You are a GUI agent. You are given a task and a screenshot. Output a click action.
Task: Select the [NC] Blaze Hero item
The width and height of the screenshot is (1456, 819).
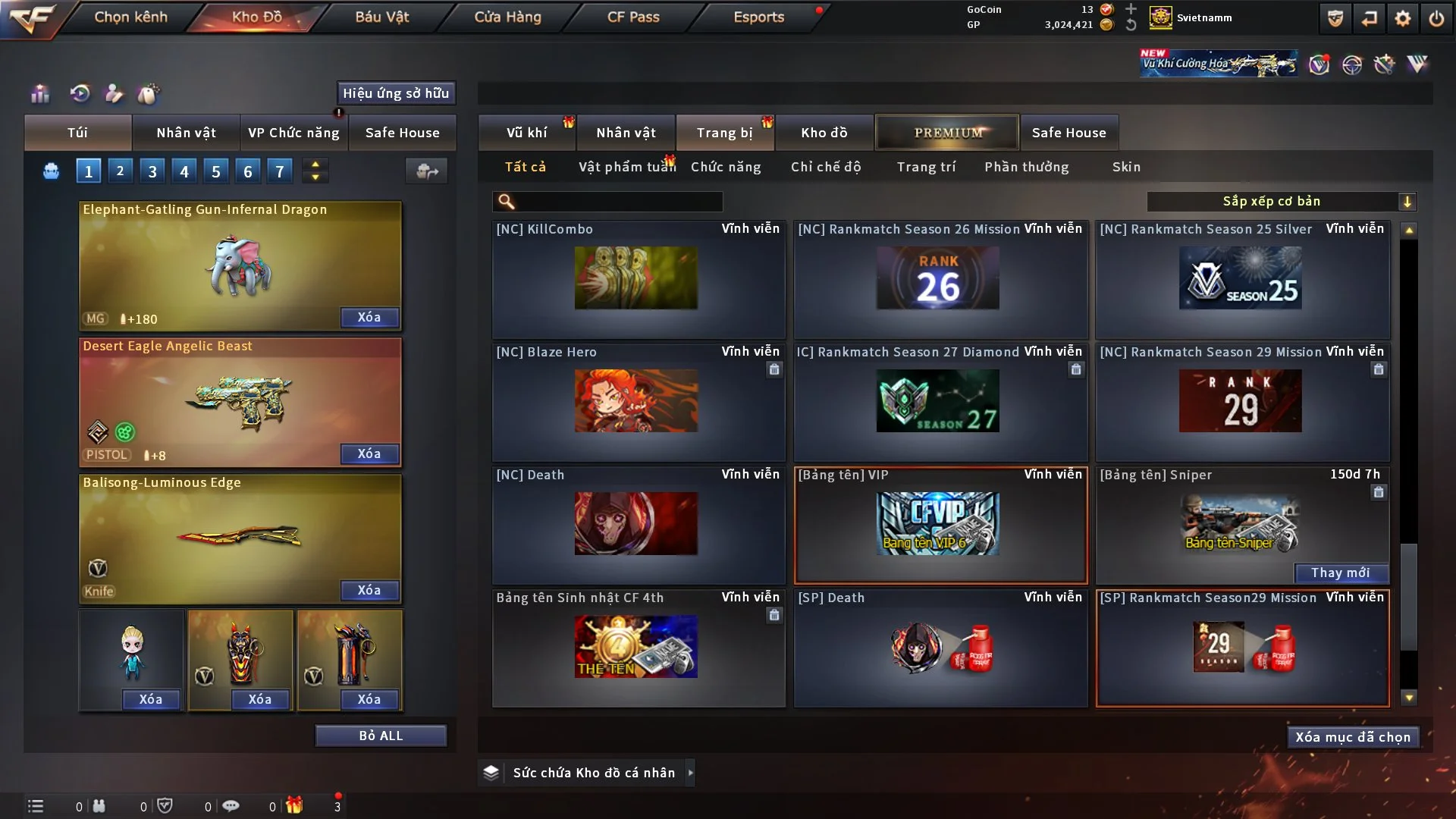(x=637, y=400)
